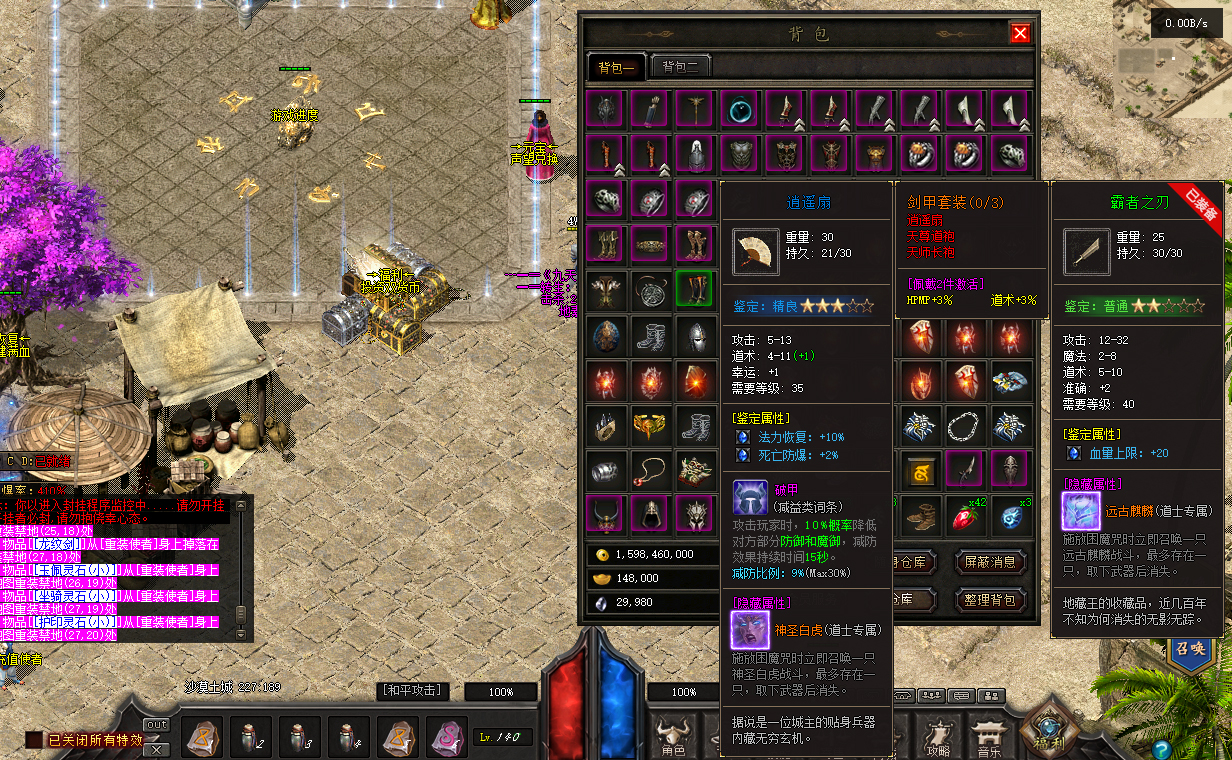Choose the silver chain necklace item
The height and width of the screenshot is (760, 1232).
[x=967, y=425]
